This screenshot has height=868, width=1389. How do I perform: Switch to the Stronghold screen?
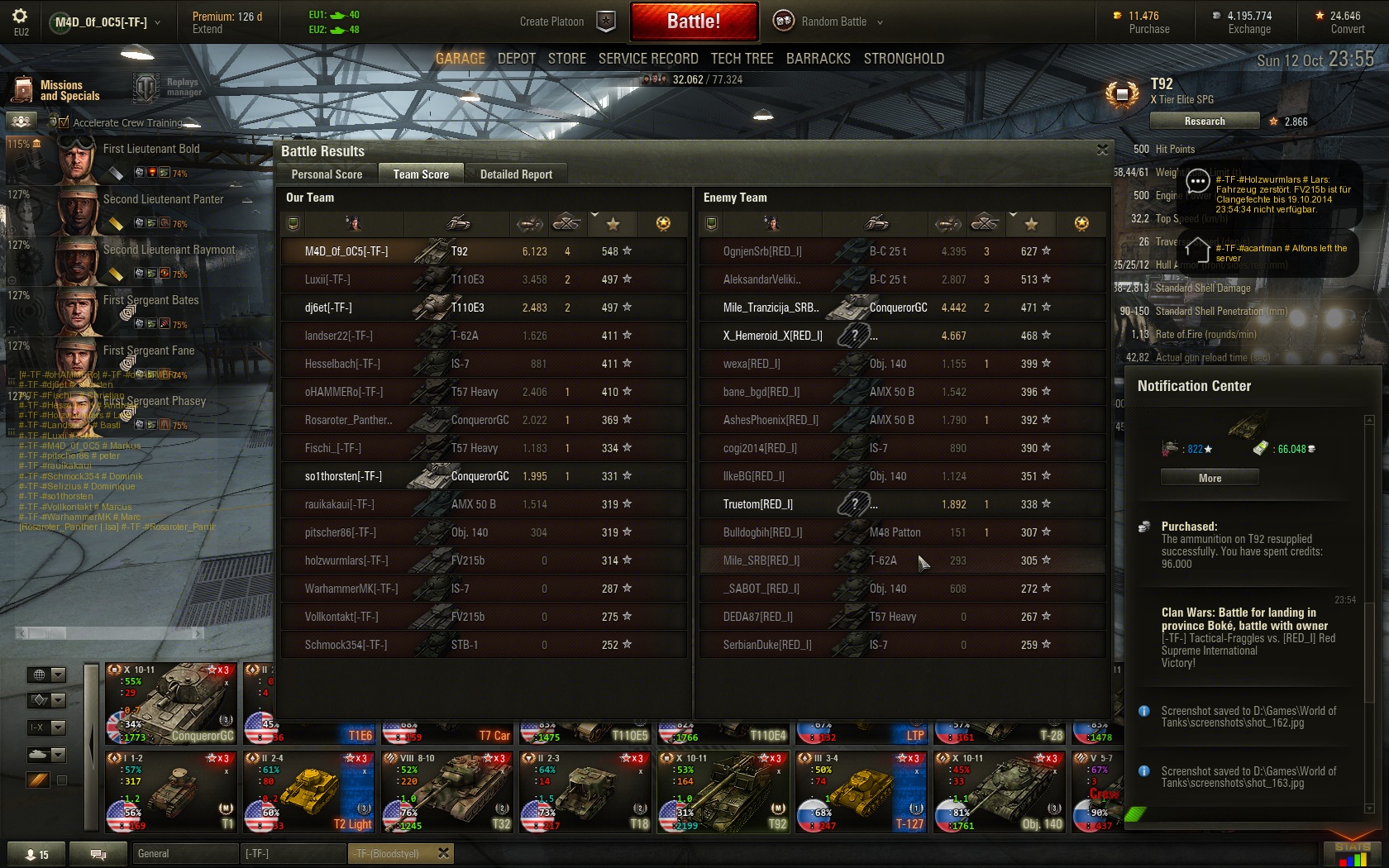pyautogui.click(x=903, y=59)
